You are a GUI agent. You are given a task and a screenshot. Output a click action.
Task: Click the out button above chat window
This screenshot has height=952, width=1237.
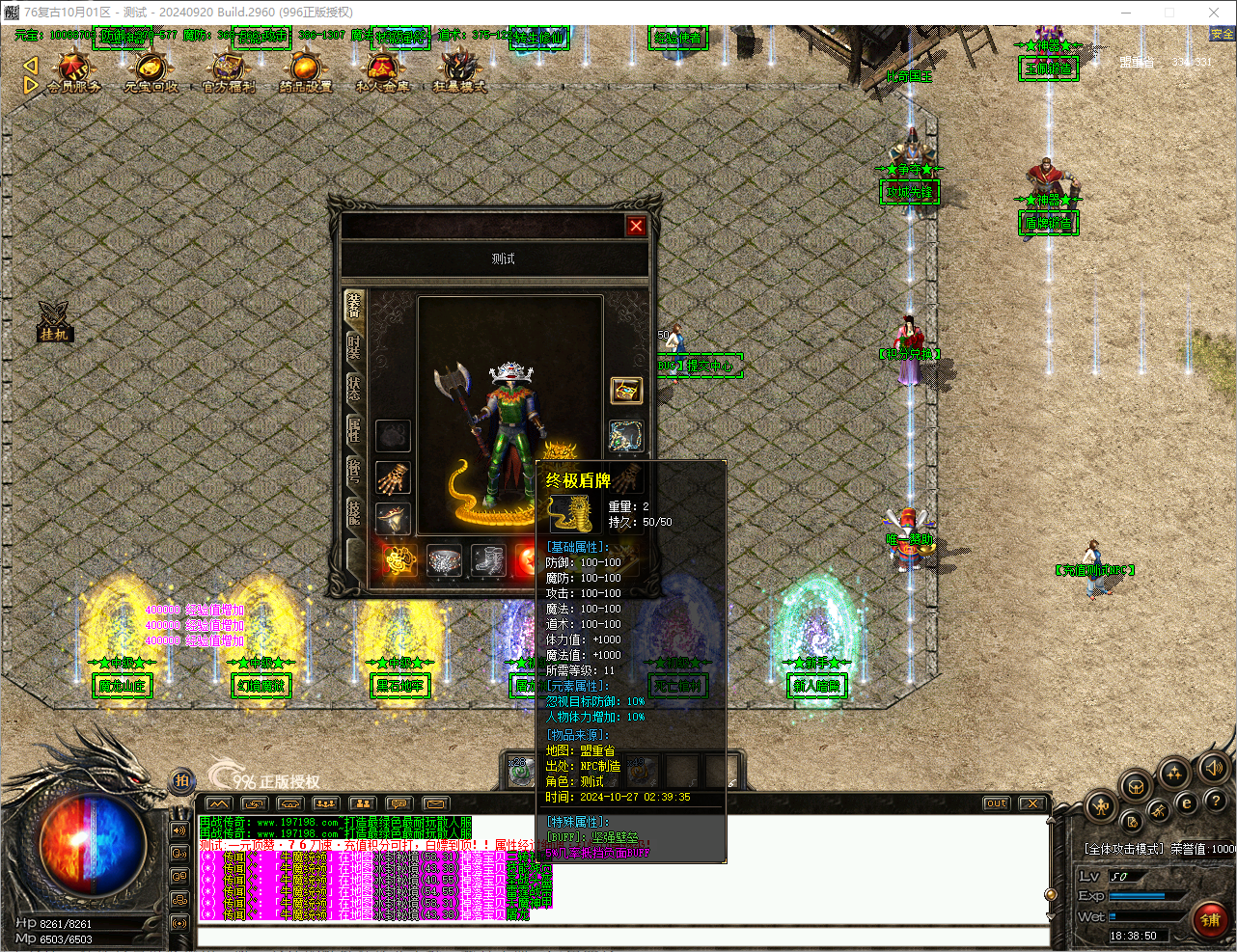click(x=995, y=802)
